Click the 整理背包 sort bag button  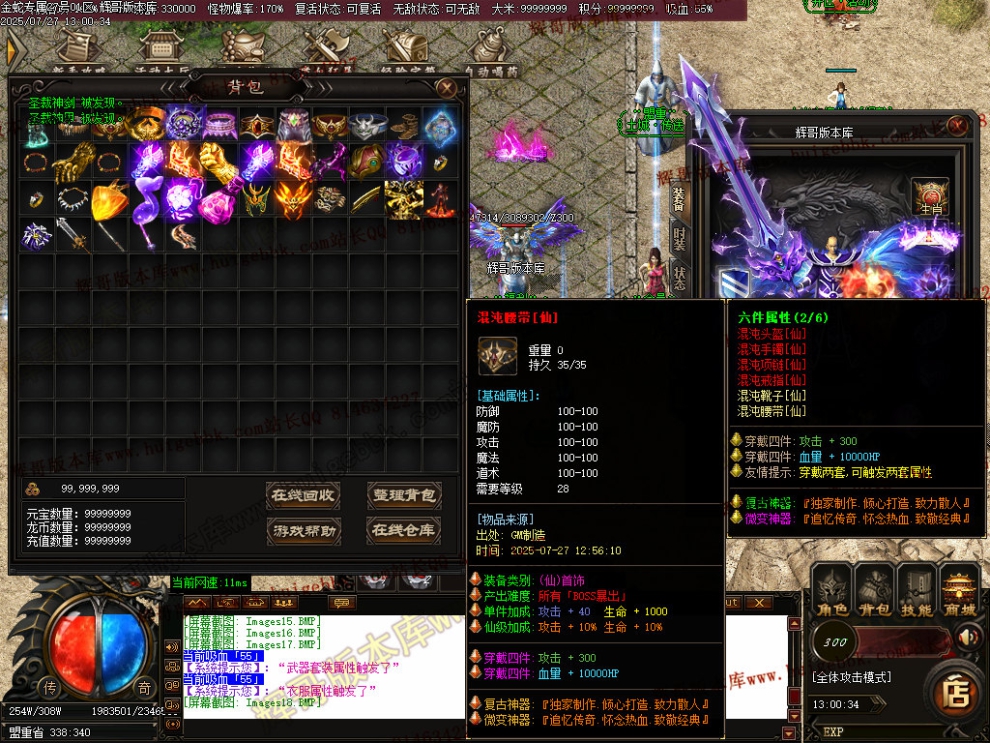(403, 495)
